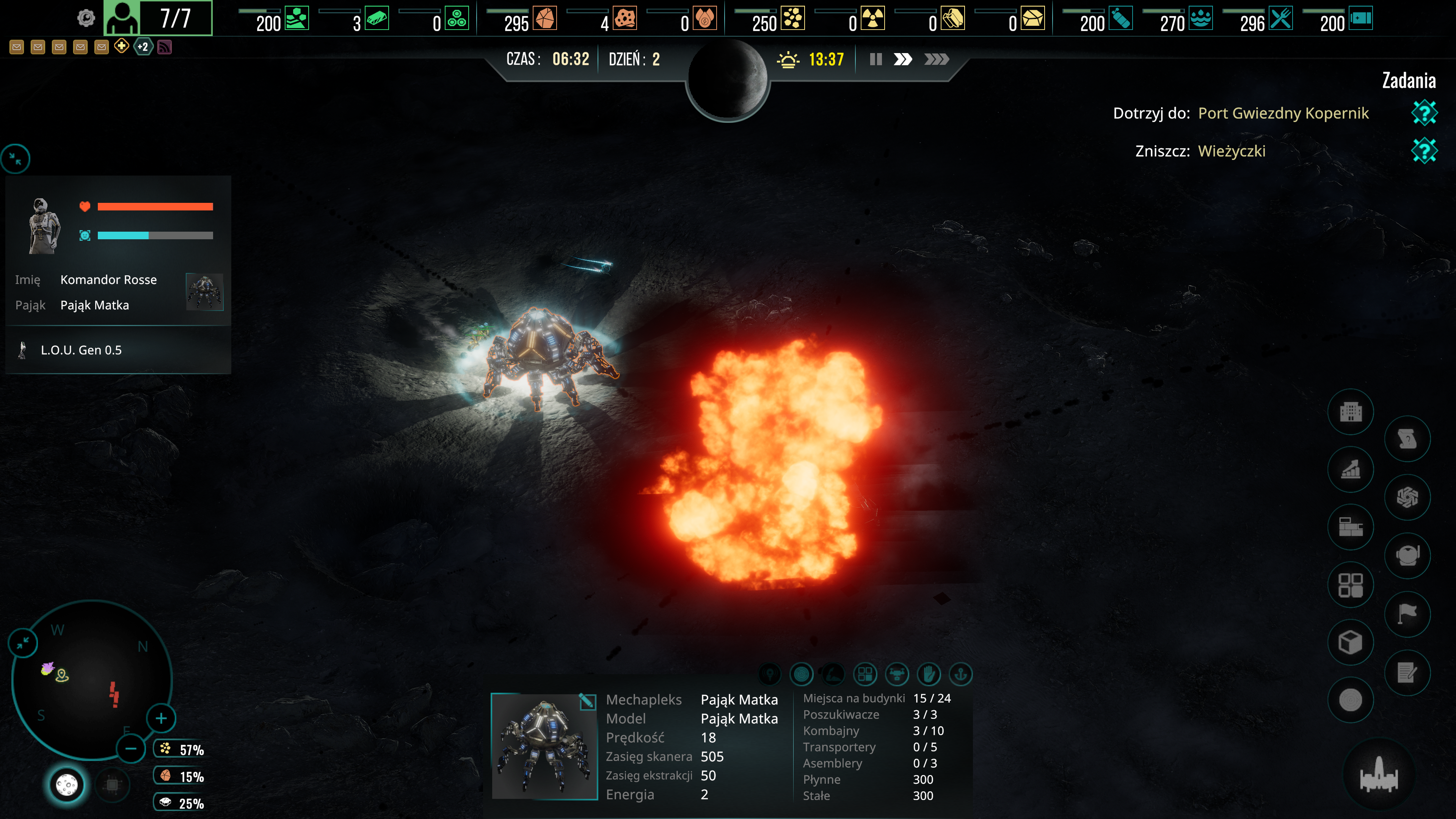Open the settings gear icon
This screenshot has height=819, width=1456.
tap(86, 18)
